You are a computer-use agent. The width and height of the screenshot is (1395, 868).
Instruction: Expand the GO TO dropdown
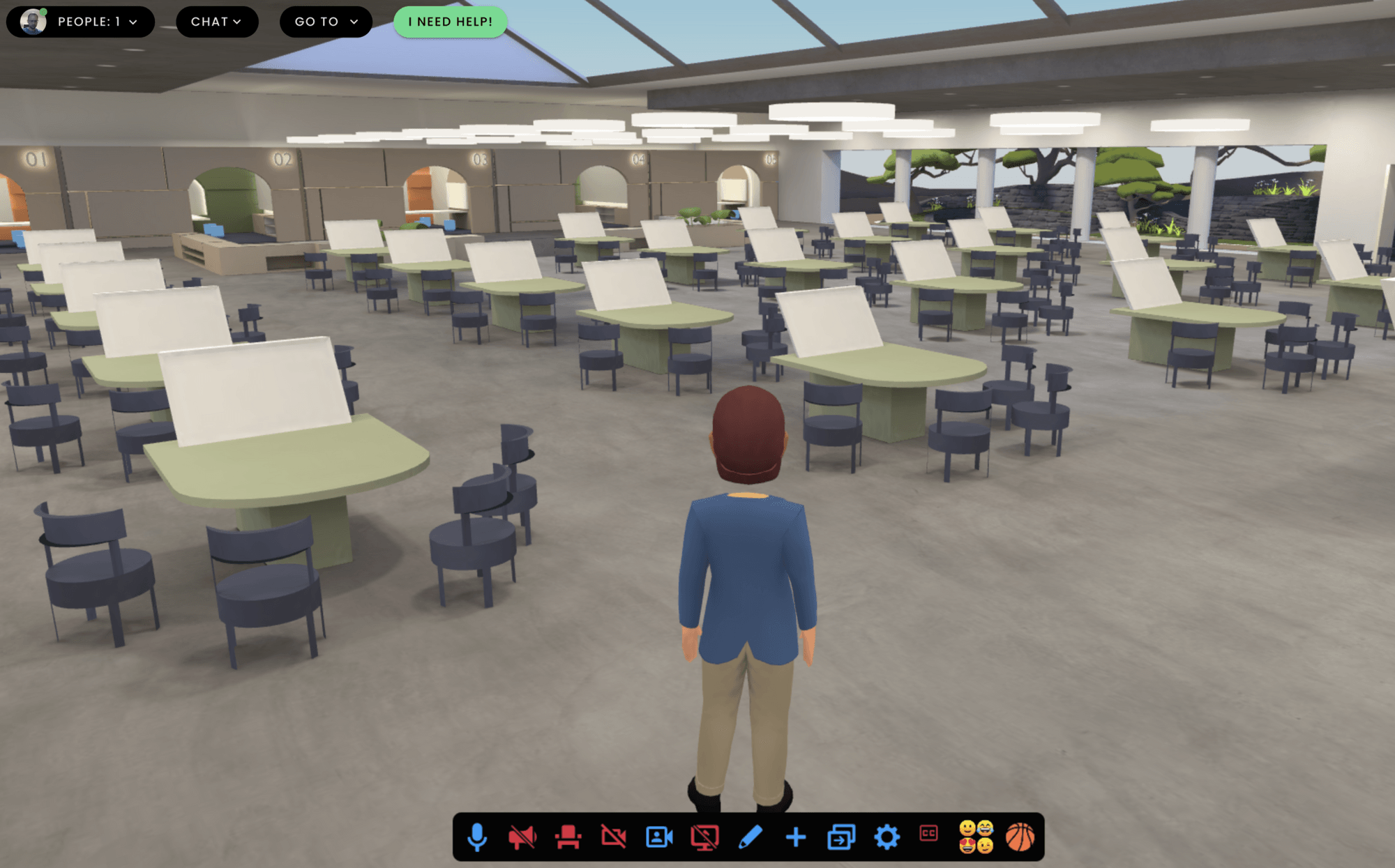[325, 22]
